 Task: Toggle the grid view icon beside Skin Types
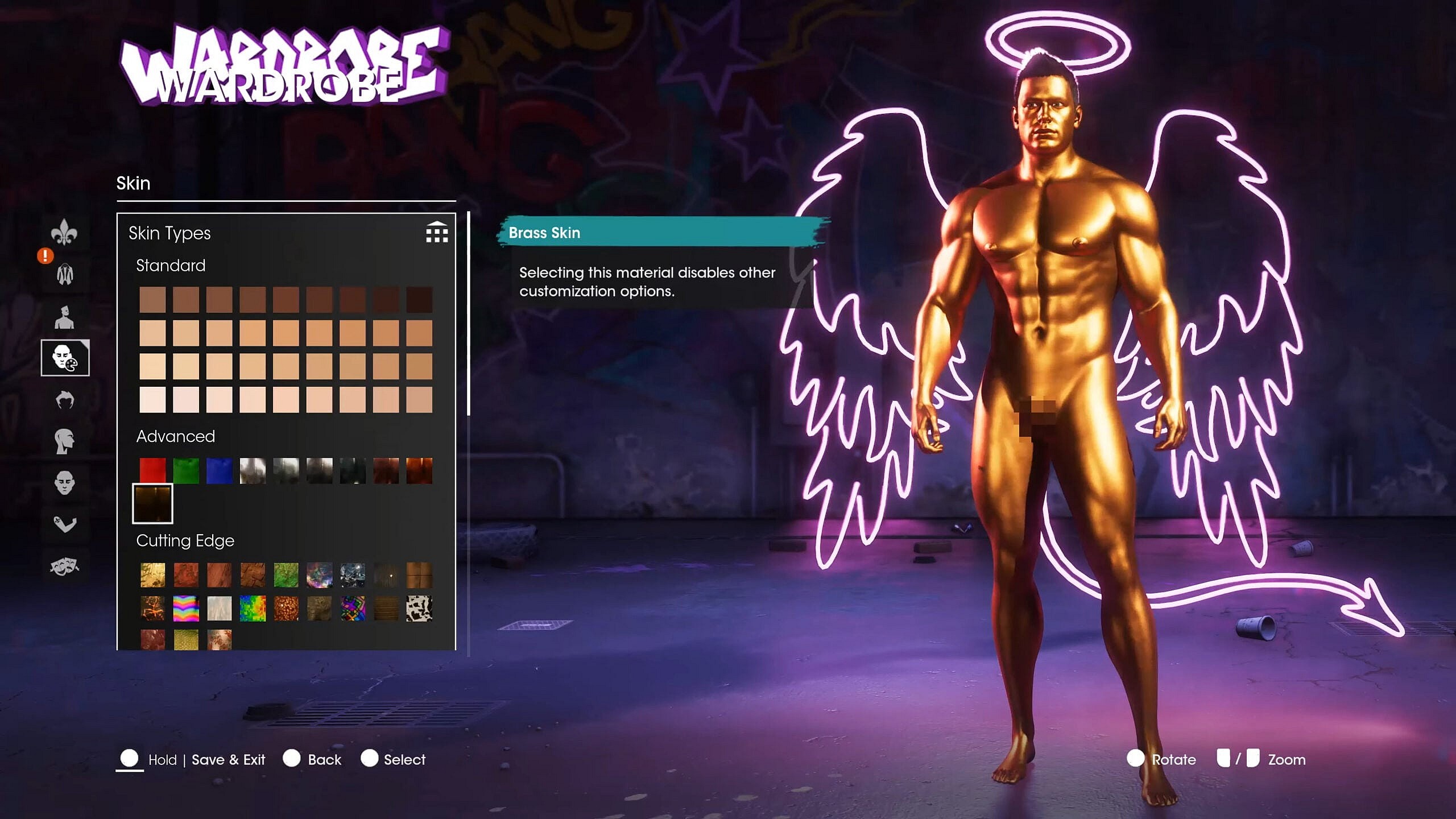[437, 233]
